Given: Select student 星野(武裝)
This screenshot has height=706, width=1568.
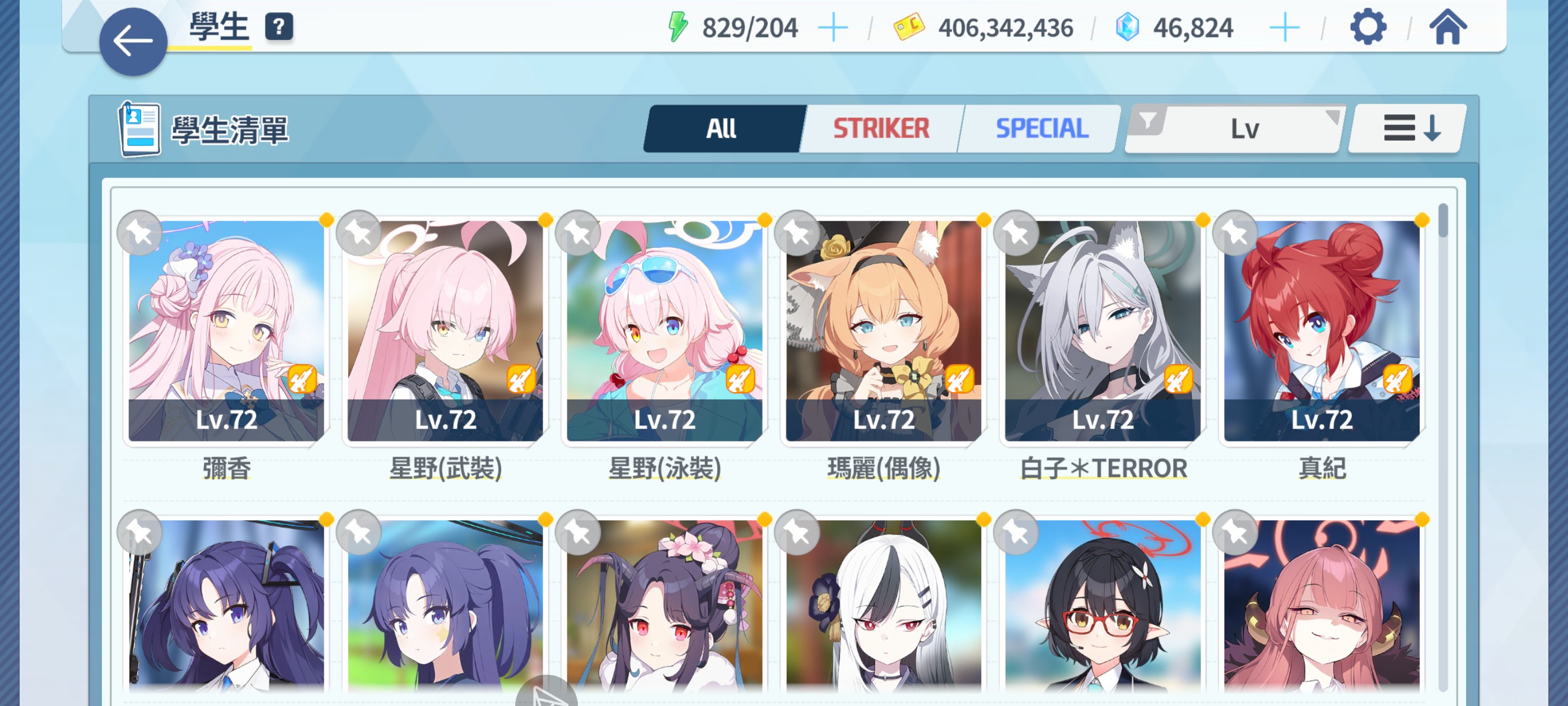Looking at the screenshot, I should click(x=446, y=331).
